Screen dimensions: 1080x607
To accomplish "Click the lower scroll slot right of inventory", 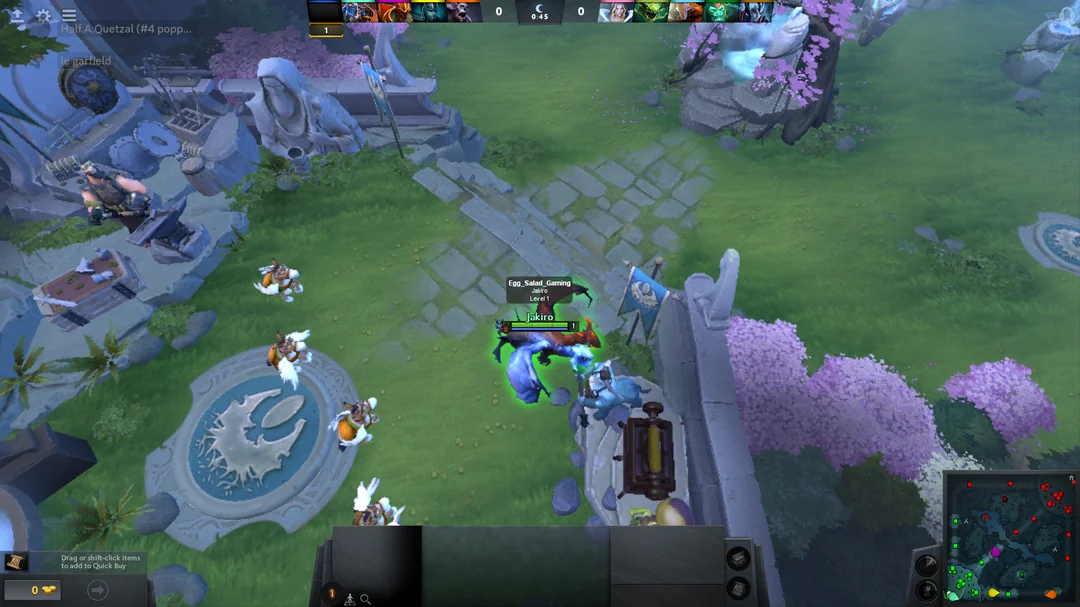I will click(x=738, y=588).
